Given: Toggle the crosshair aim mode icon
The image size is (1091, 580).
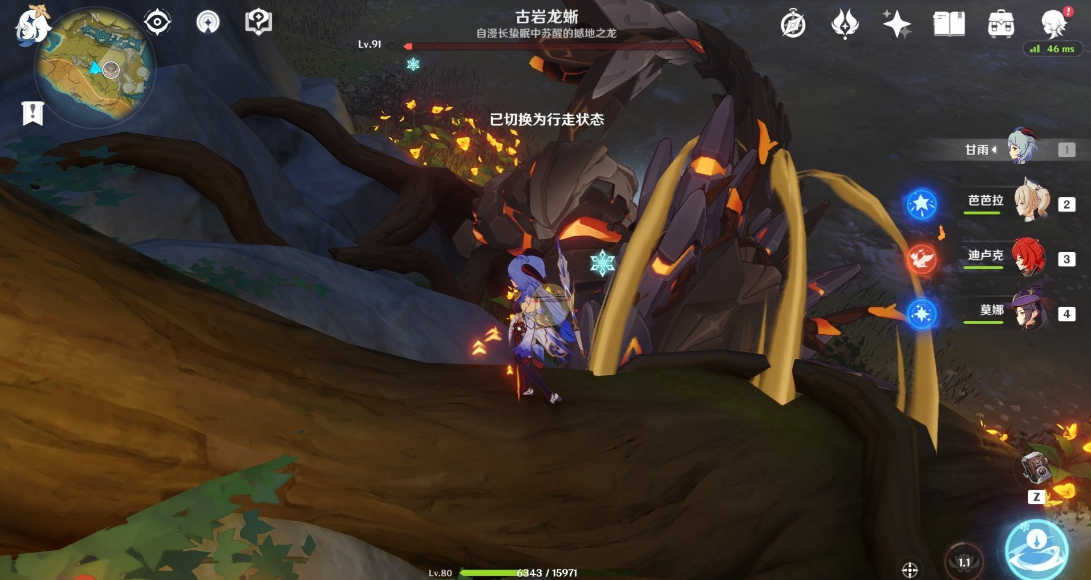Looking at the screenshot, I should pos(910,569).
